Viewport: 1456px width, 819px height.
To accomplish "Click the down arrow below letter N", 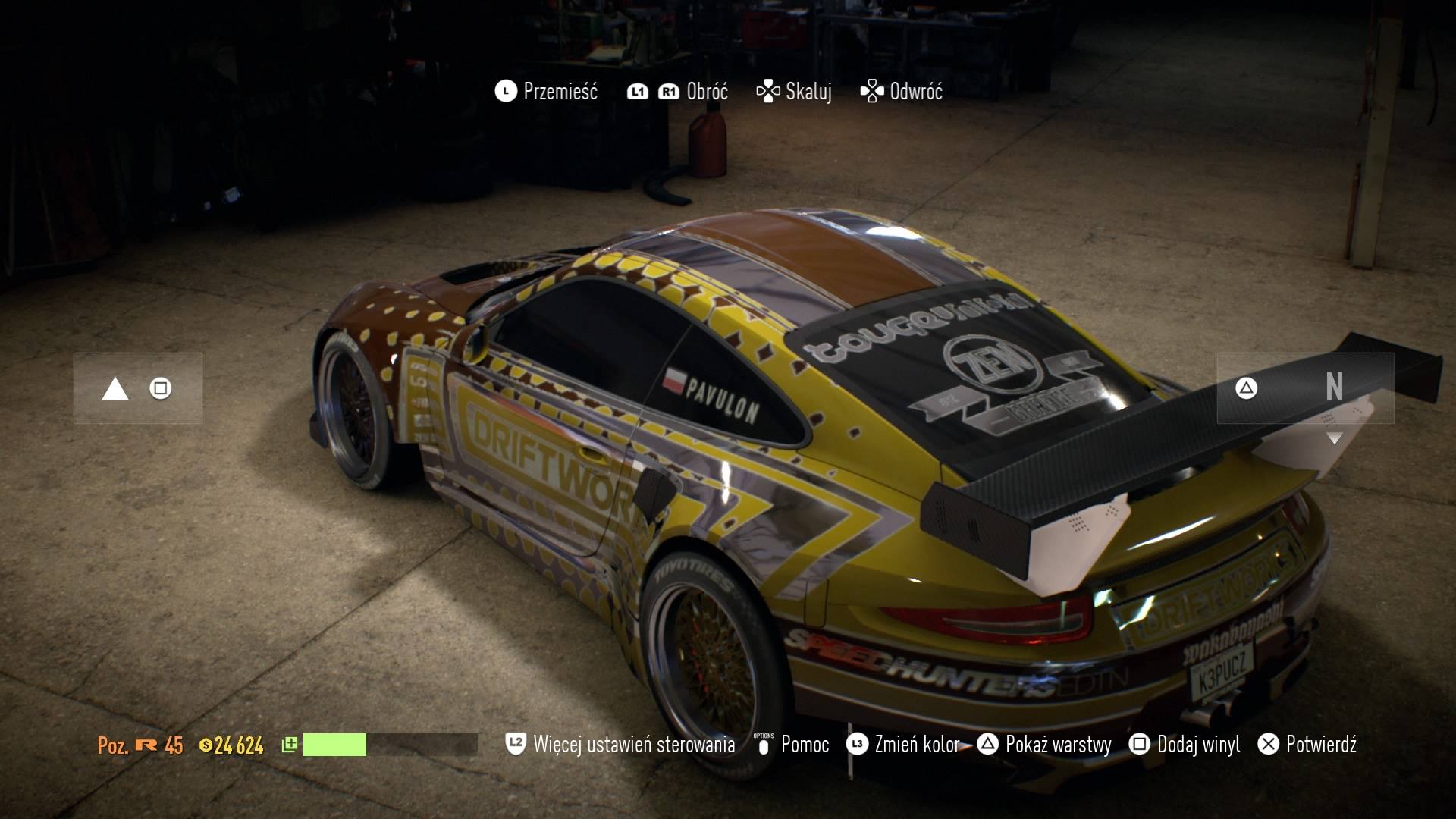I will (1335, 438).
